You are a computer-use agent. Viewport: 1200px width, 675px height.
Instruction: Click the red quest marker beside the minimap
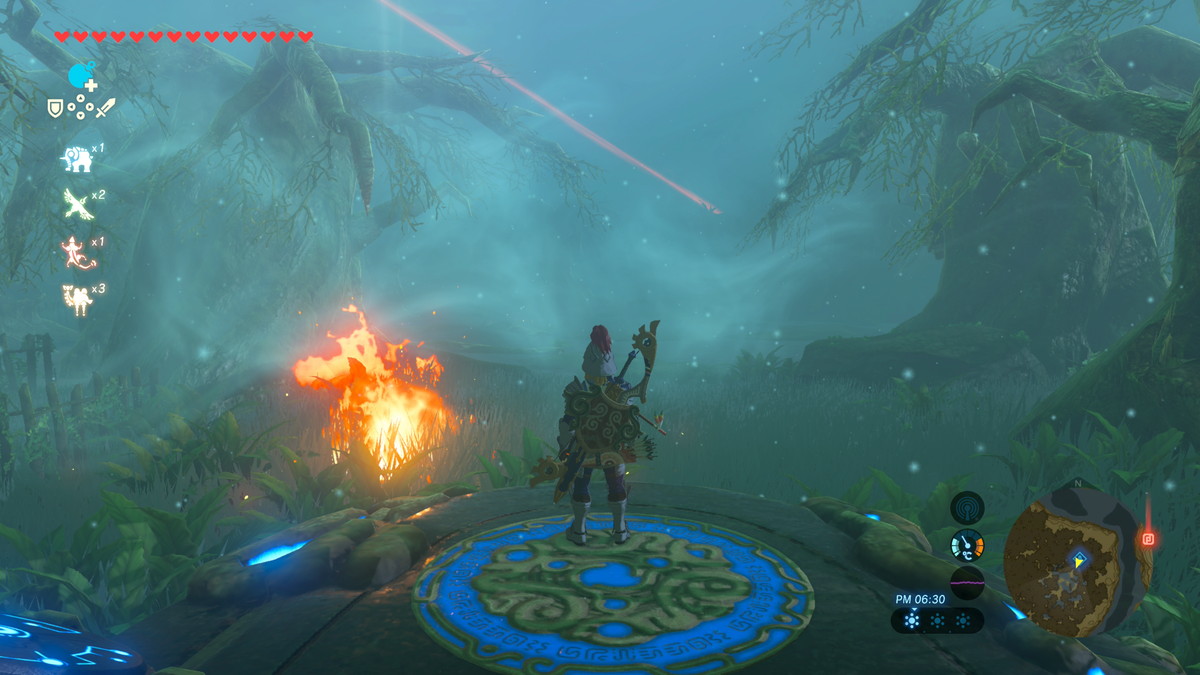click(x=1147, y=539)
